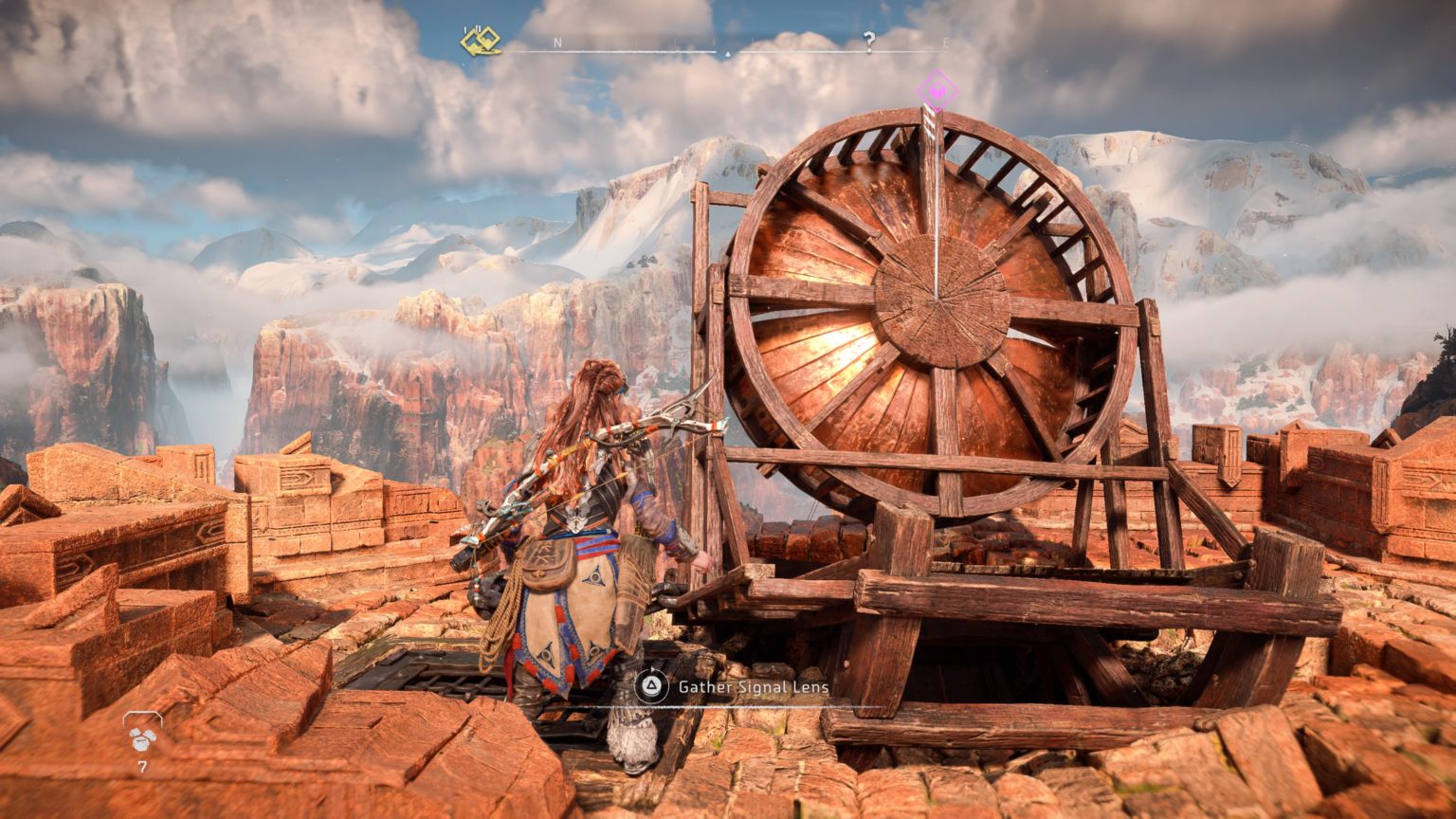Click the N cardinal marker on the compass
The image size is (1456, 819).
(x=557, y=43)
